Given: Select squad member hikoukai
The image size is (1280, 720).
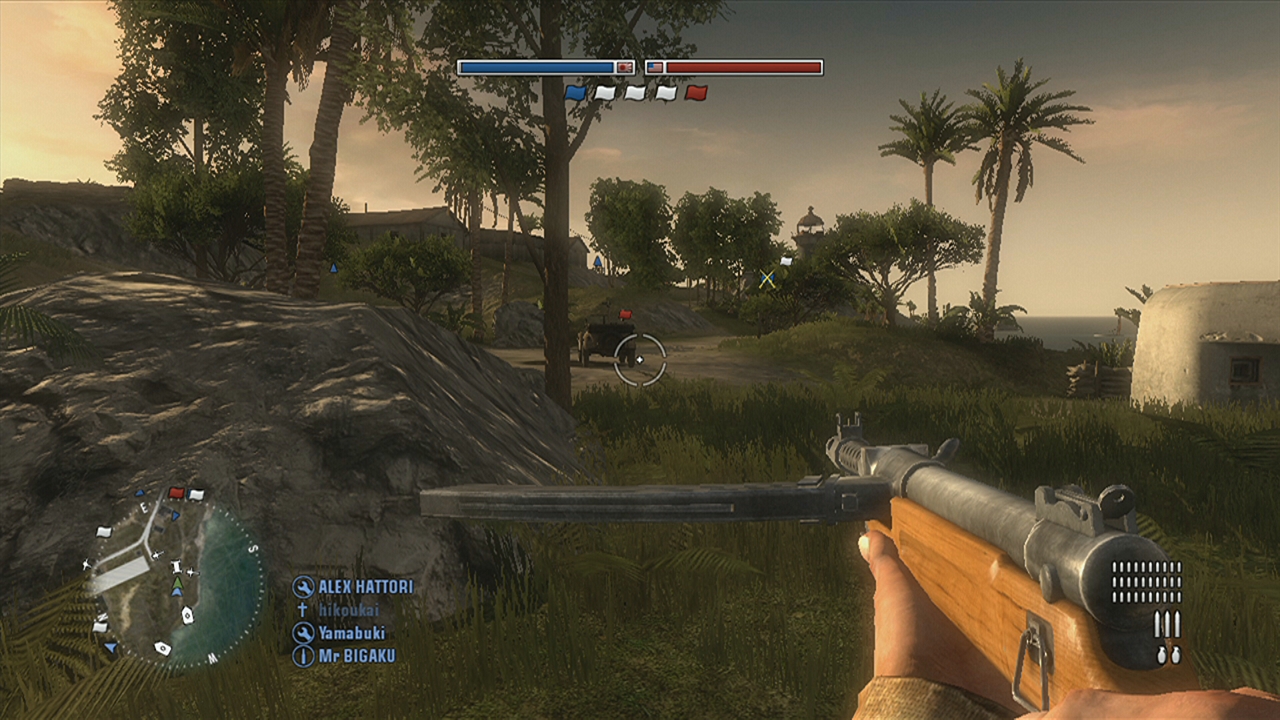Looking at the screenshot, I should (348, 610).
